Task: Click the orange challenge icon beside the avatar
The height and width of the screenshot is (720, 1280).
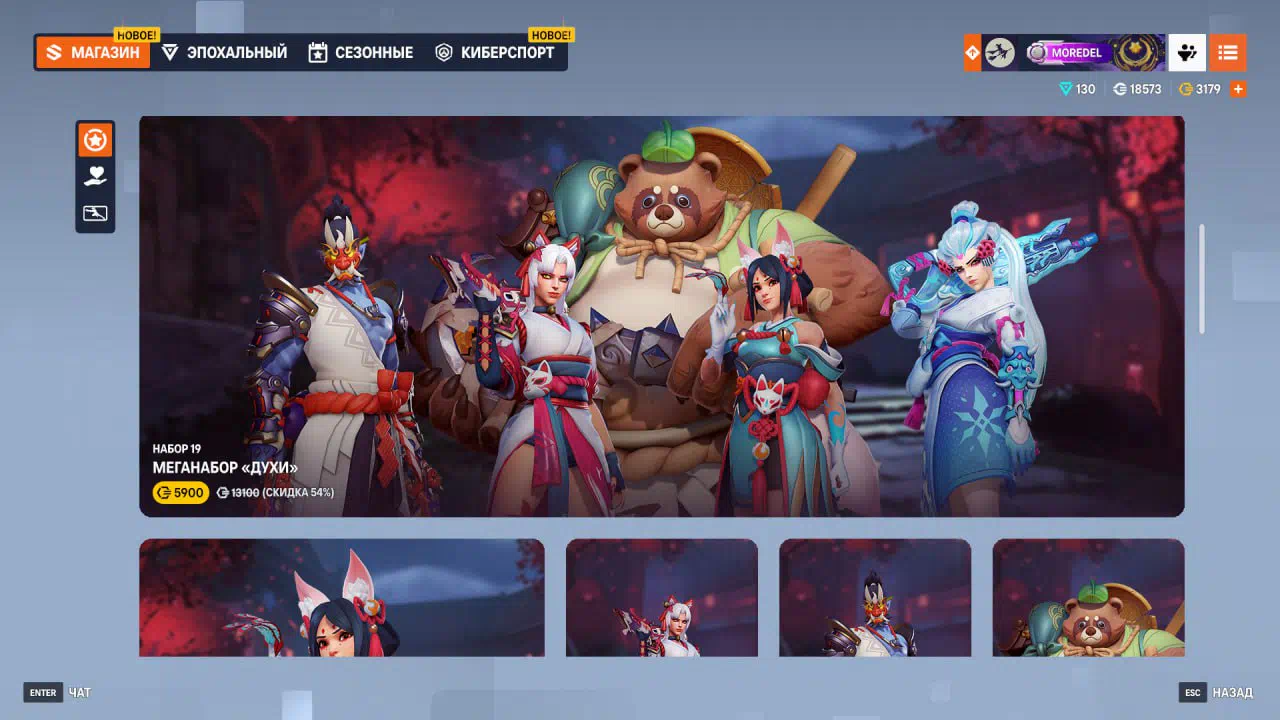Action: point(972,53)
